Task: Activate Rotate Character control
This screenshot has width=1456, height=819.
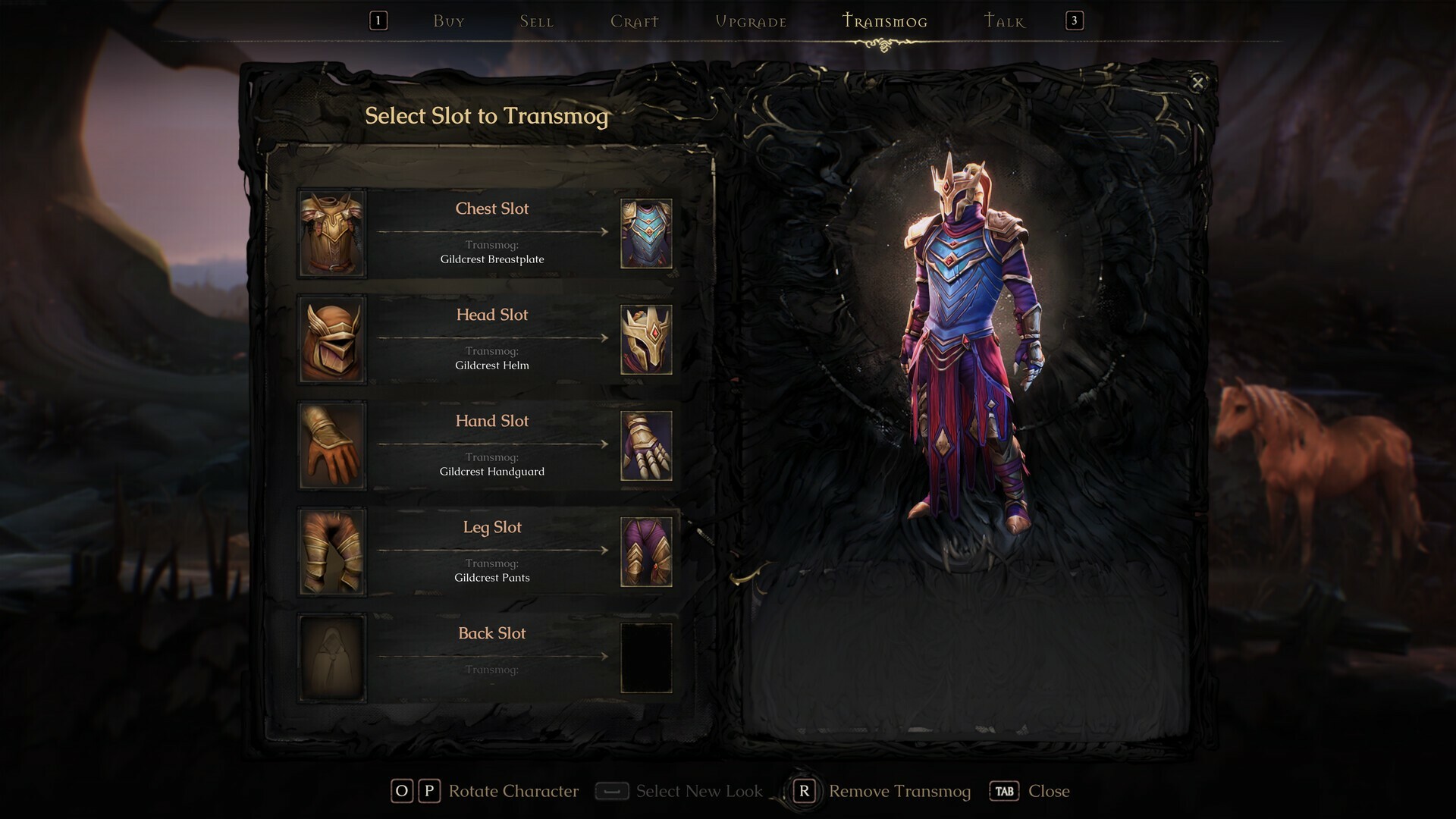Action: click(513, 791)
